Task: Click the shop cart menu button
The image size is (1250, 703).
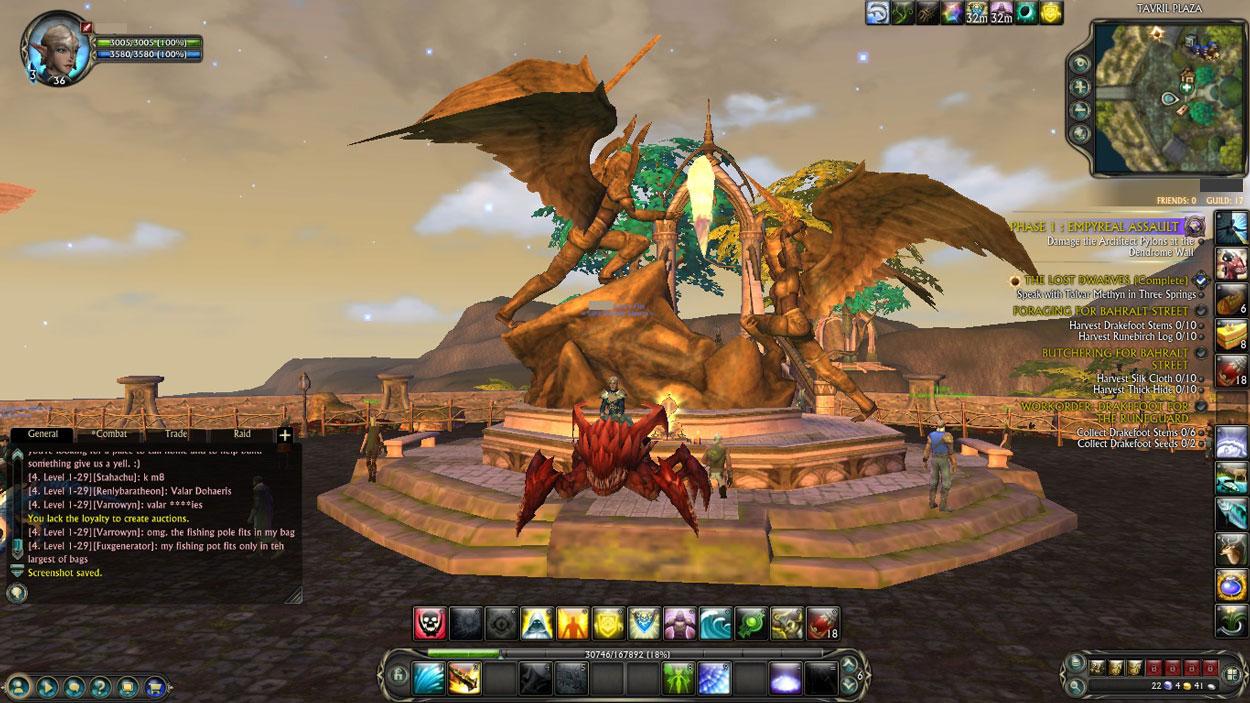Action: click(x=155, y=687)
